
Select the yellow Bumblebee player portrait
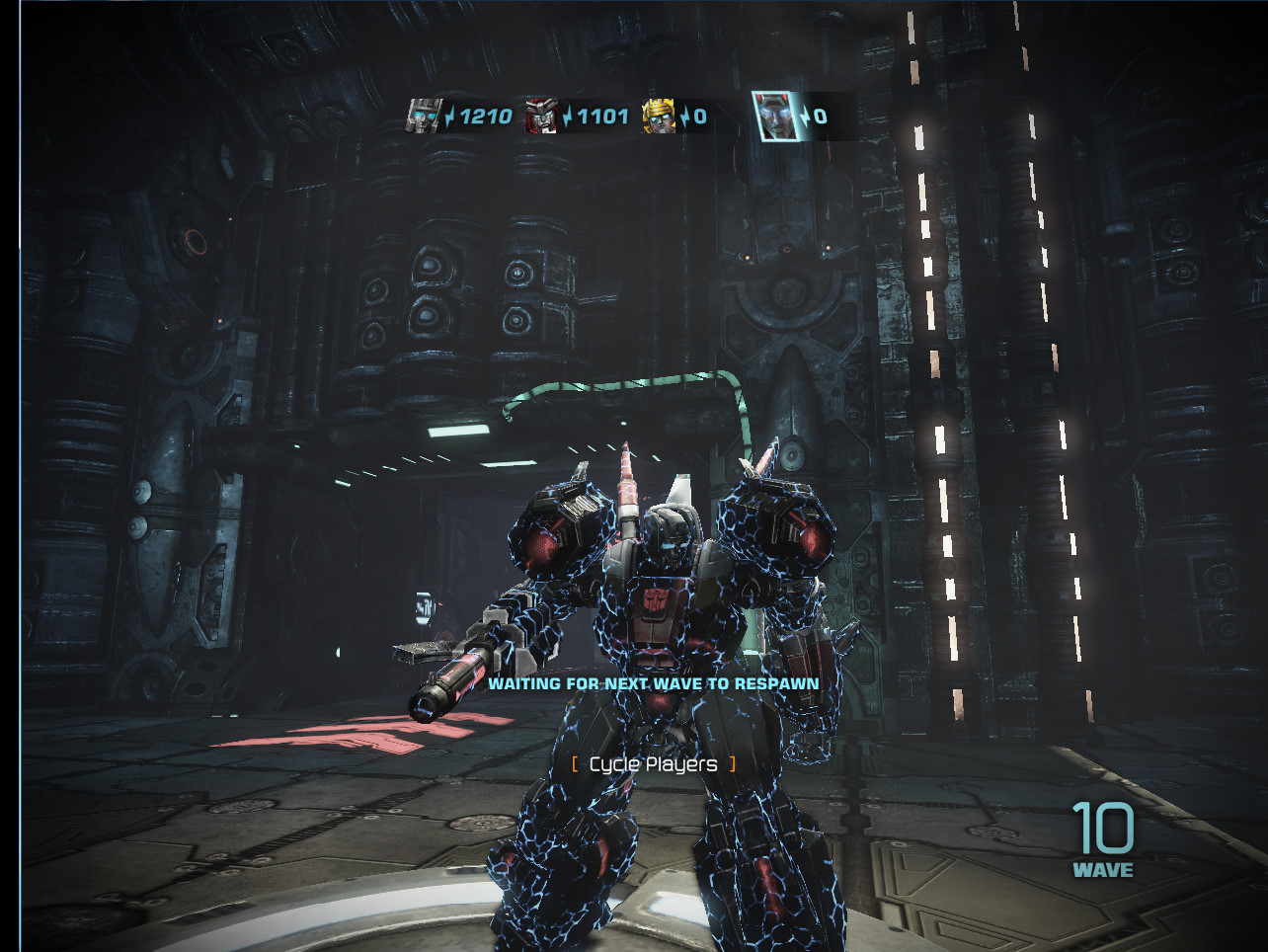click(x=659, y=116)
